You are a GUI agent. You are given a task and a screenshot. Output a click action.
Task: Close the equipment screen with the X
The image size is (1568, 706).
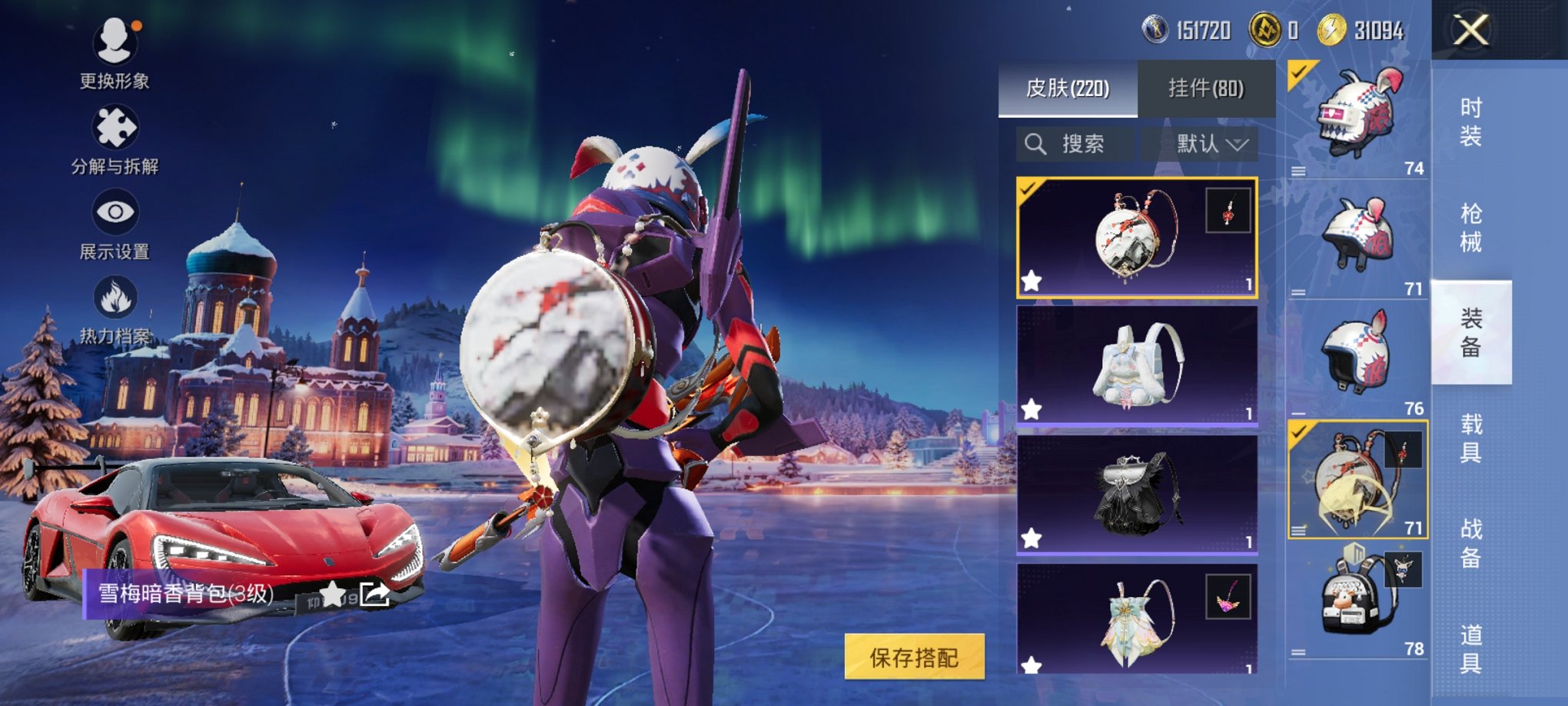pos(1470,31)
